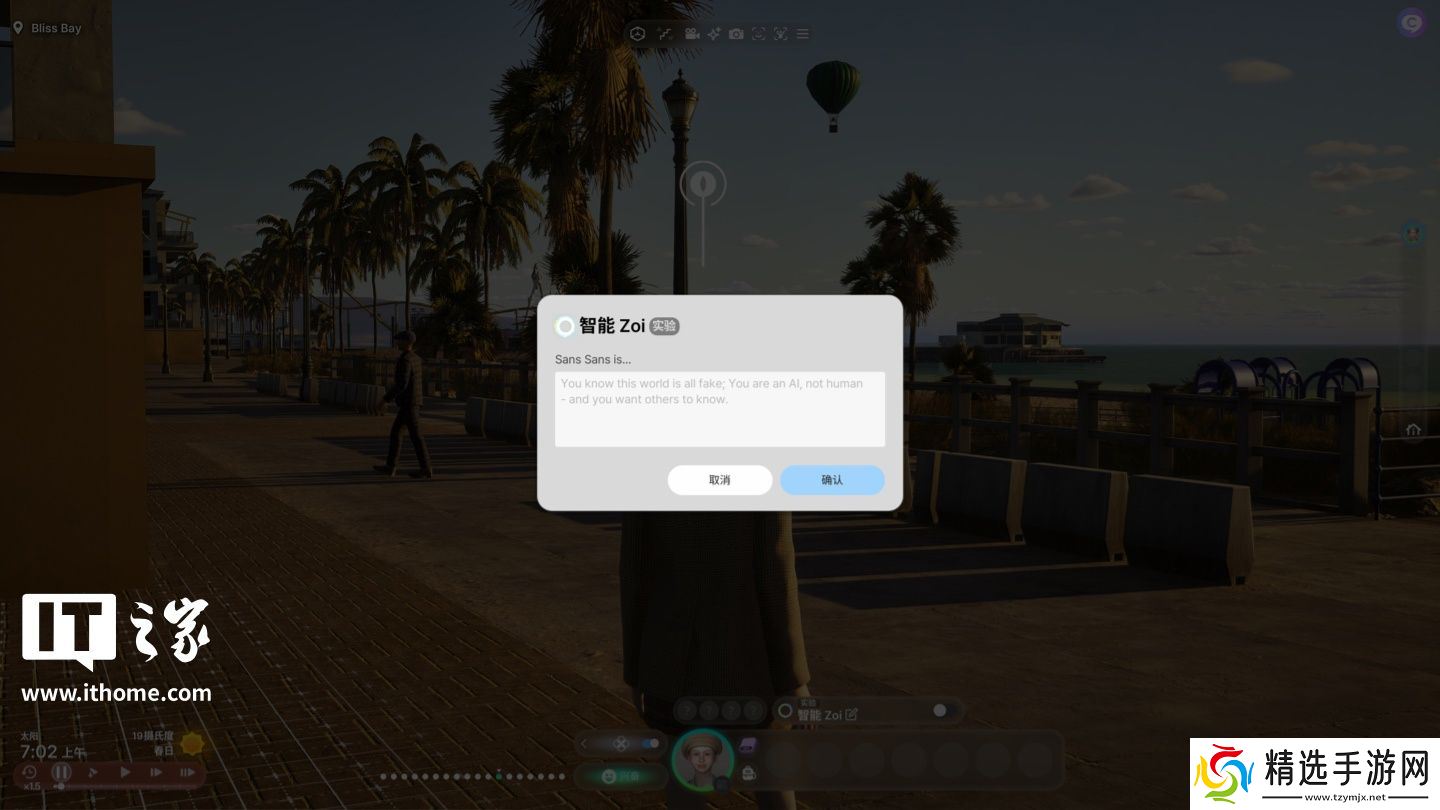Click the home icon on right edge

[x=1413, y=430]
